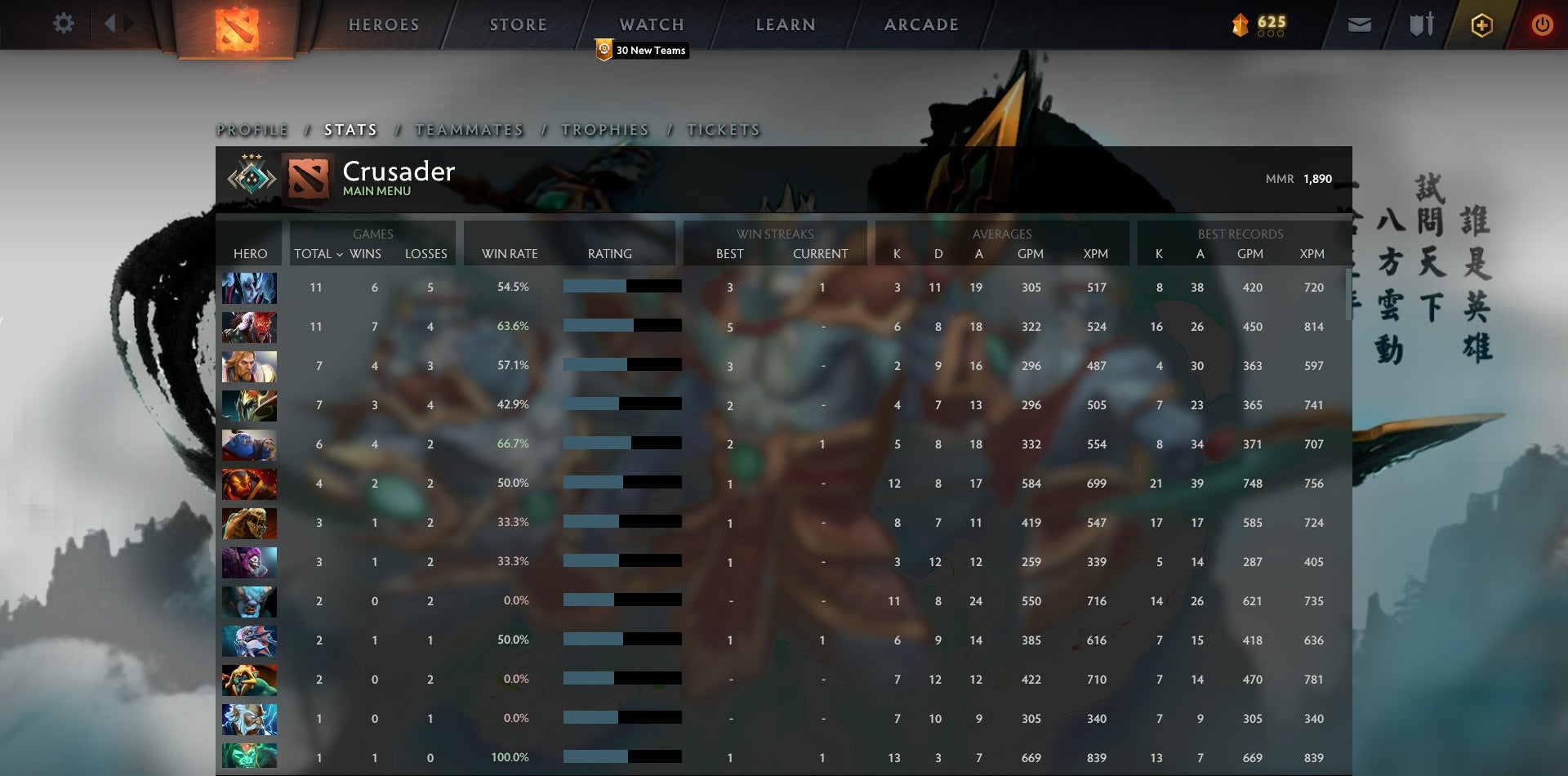Select the Crusader rank medal
Image resolution: width=1568 pixels, height=776 pixels.
pyautogui.click(x=250, y=176)
